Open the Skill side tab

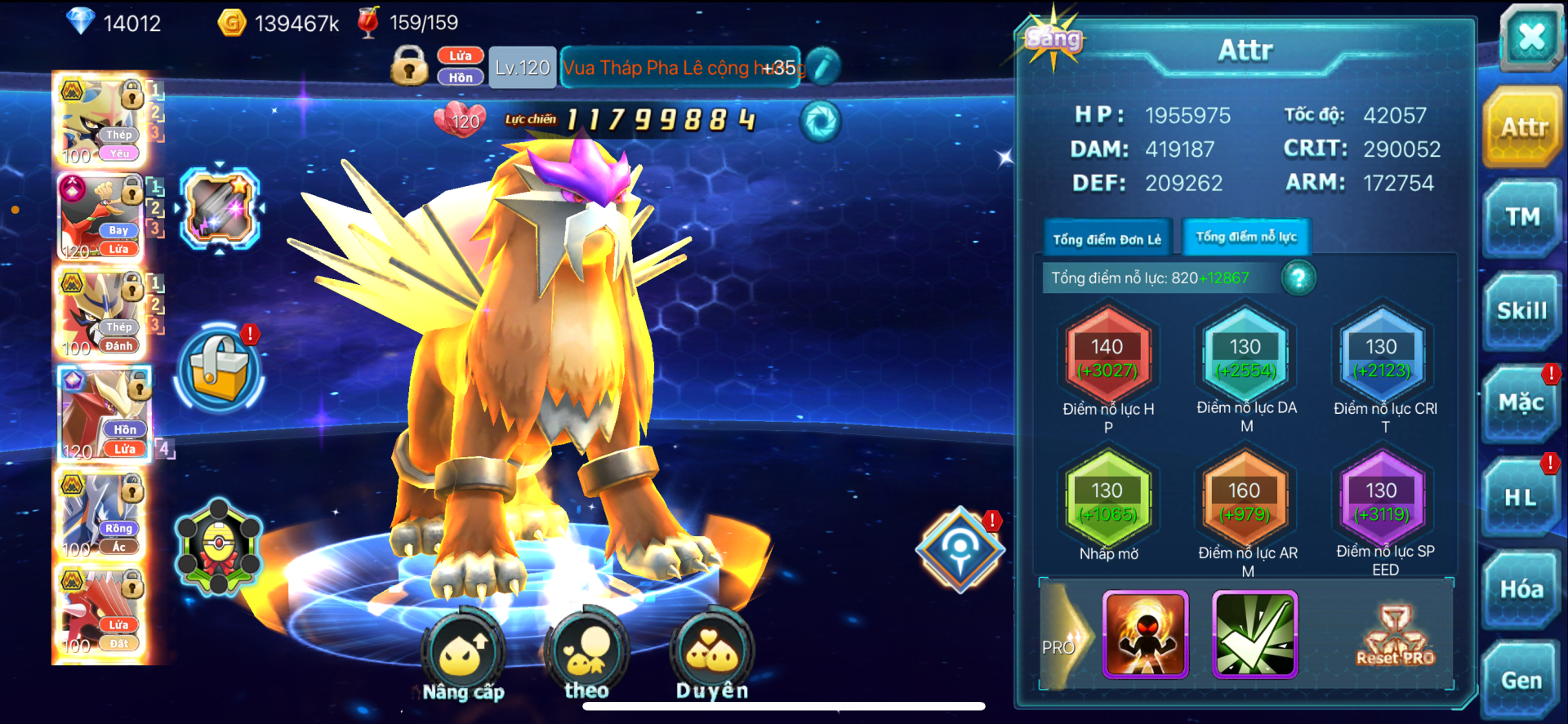(x=1521, y=311)
